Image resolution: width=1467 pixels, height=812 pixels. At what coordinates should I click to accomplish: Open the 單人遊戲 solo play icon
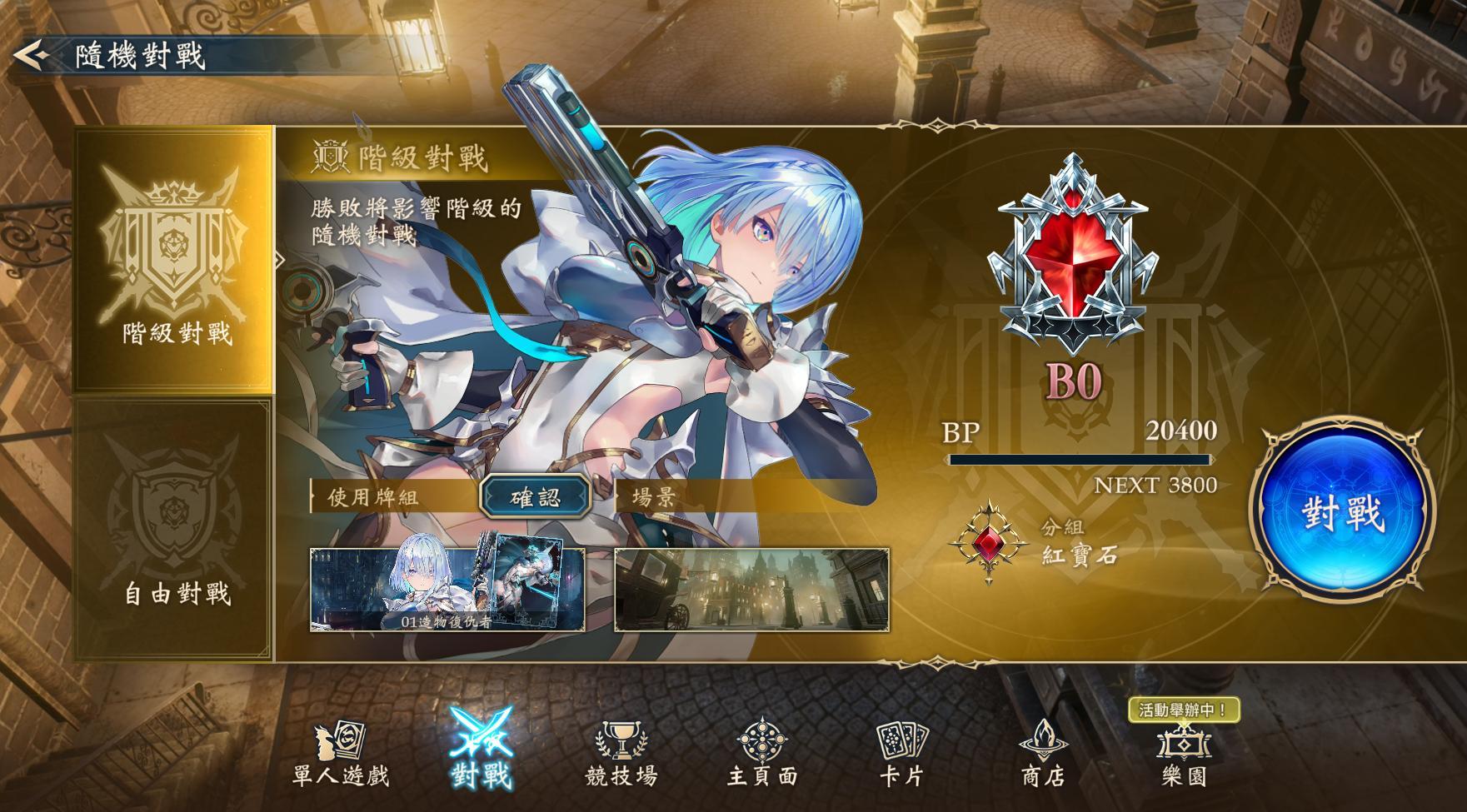point(342,754)
